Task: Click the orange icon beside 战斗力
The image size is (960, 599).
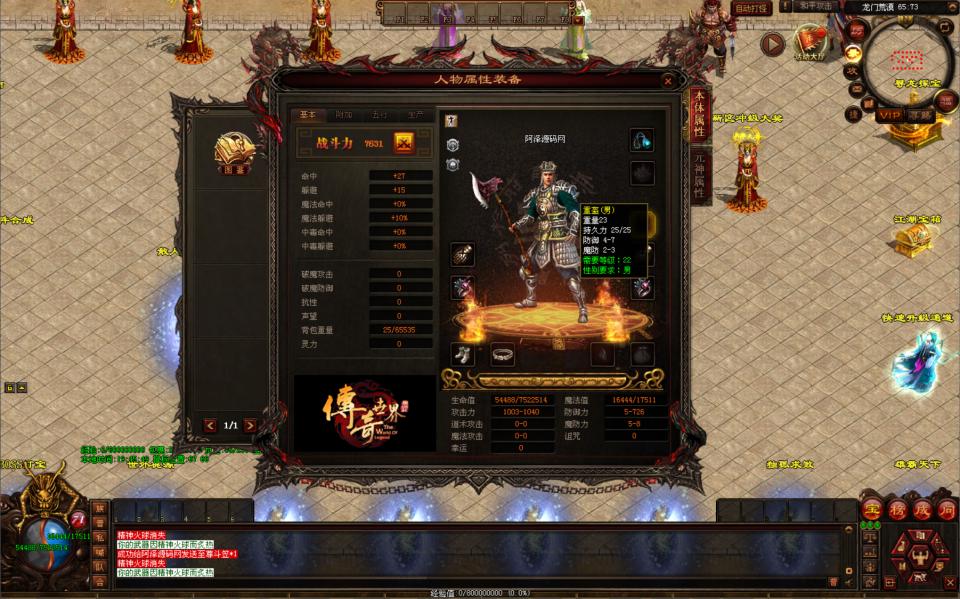Action: 404,143
